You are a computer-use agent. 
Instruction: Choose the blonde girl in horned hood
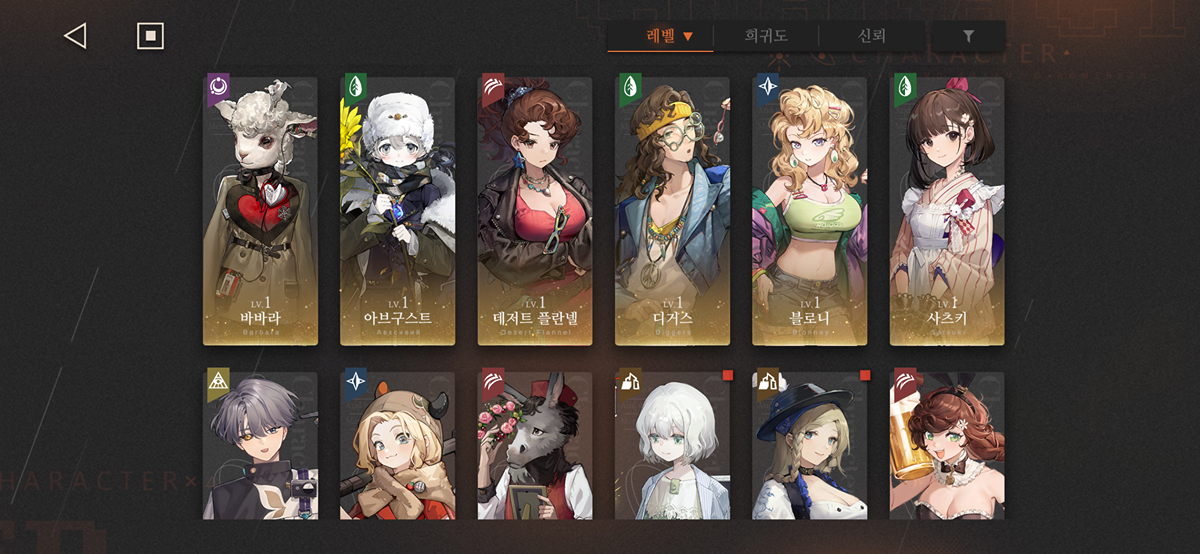pos(397,446)
